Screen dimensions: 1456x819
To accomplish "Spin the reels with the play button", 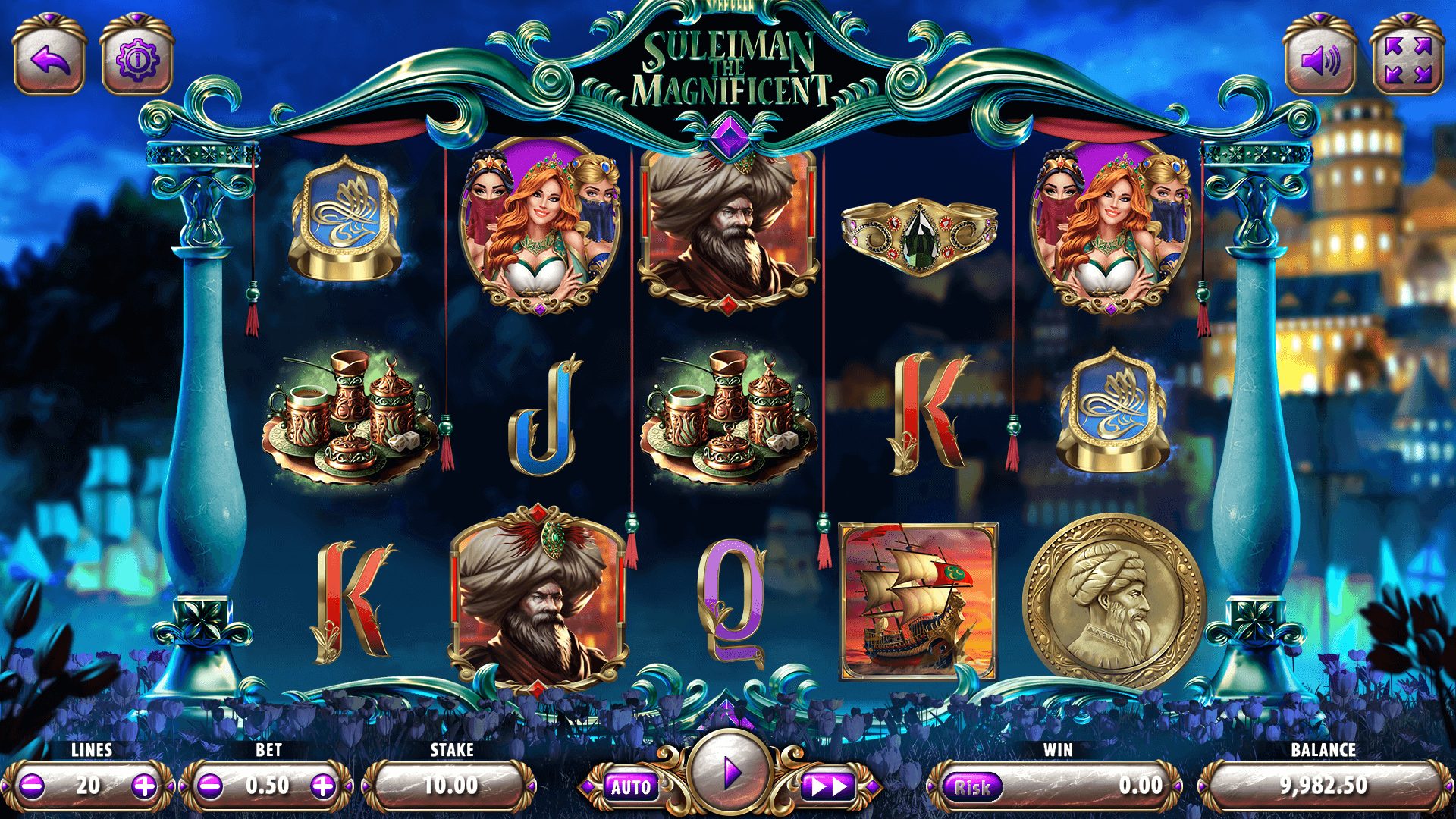I will (x=730, y=773).
